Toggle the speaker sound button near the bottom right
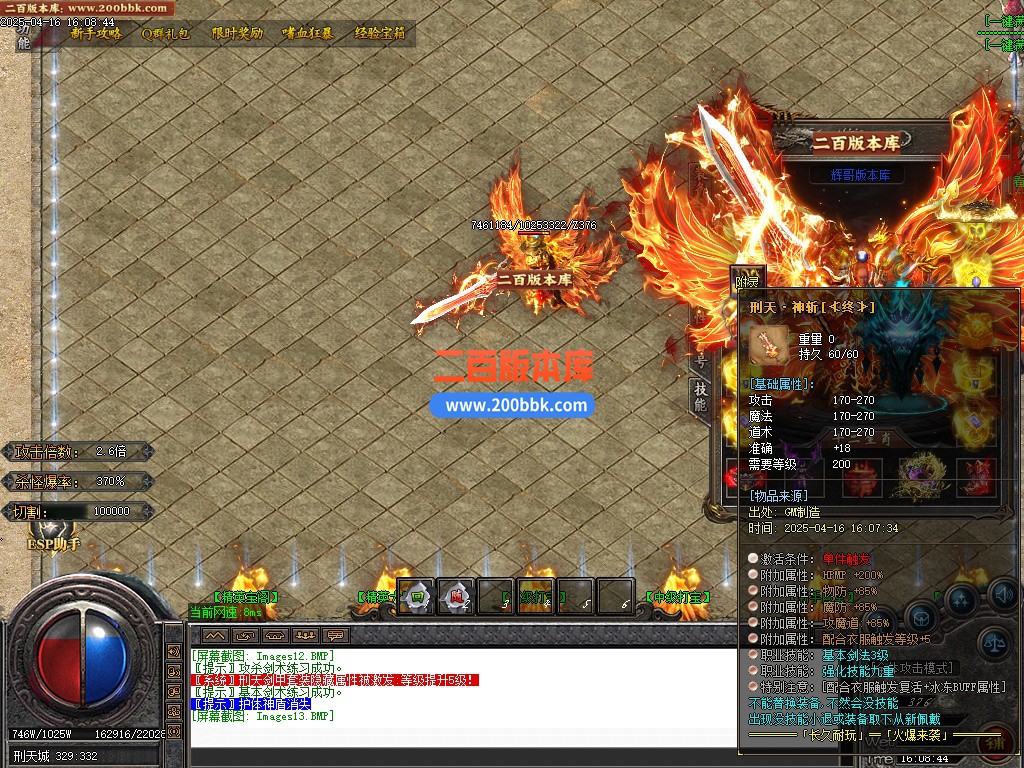This screenshot has width=1024, height=768. click(x=1003, y=596)
